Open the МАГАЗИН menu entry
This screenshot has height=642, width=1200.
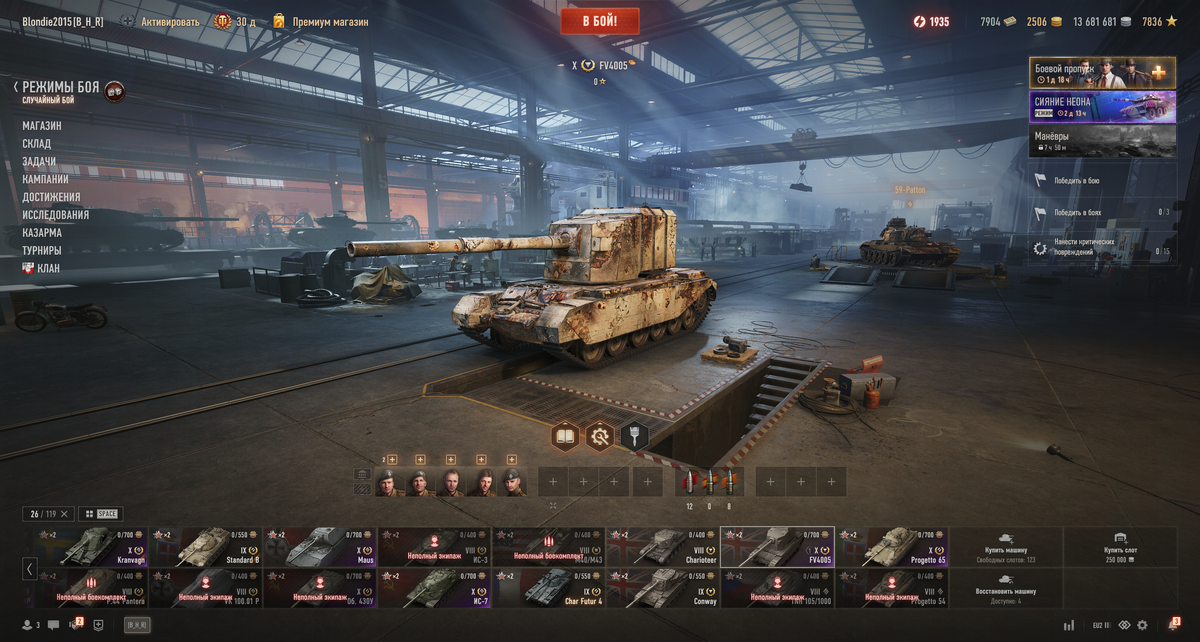42,126
